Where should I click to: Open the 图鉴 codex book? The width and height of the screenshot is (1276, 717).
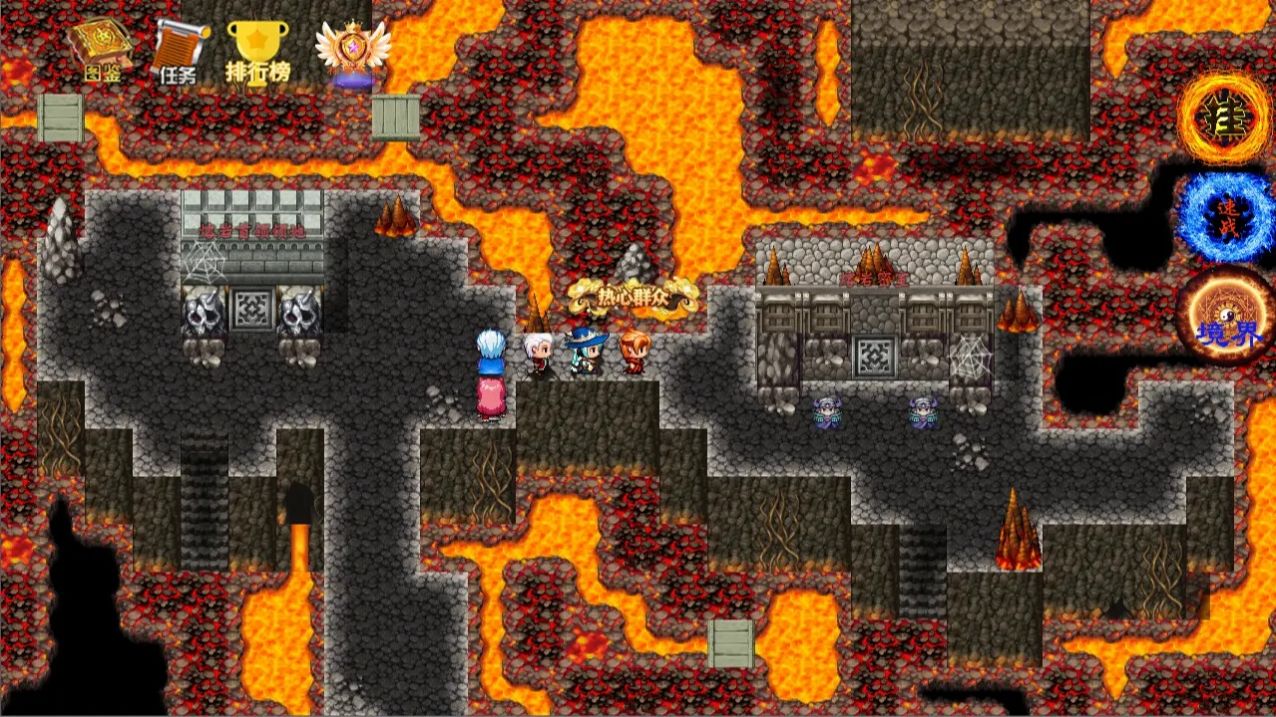tap(96, 50)
